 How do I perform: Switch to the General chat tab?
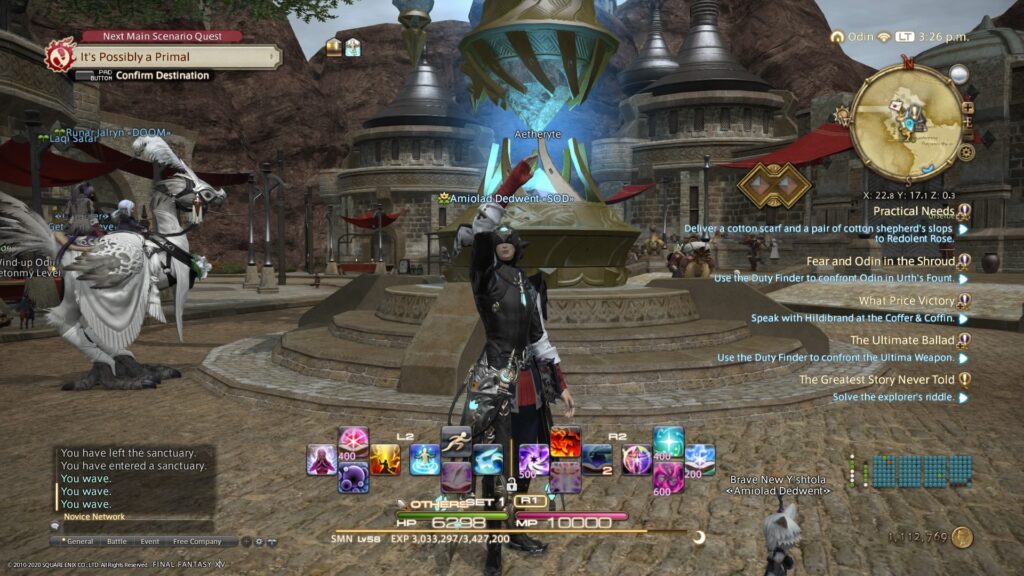tap(80, 541)
